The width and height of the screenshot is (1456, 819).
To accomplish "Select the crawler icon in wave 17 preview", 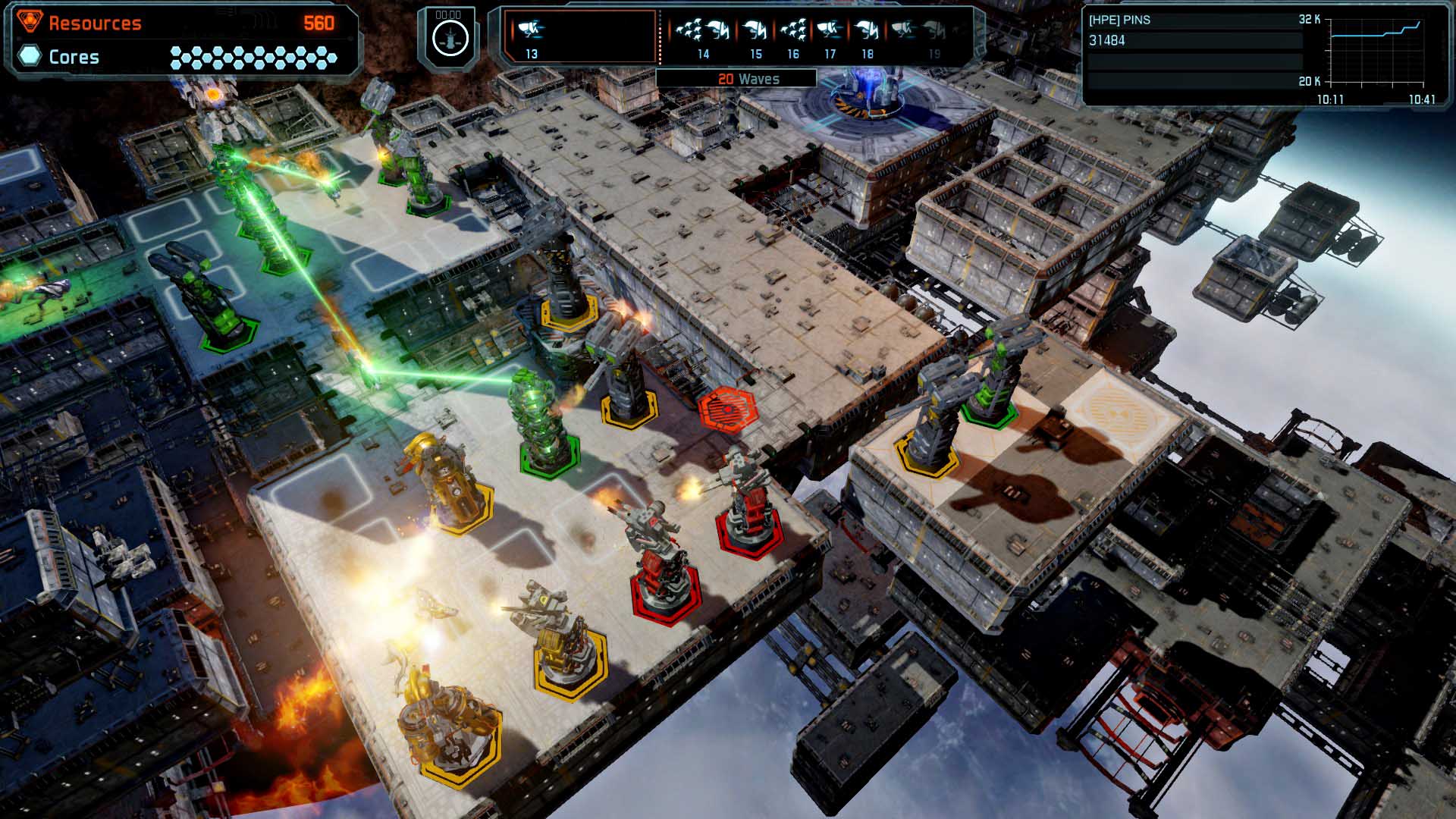I will pyautogui.click(x=828, y=30).
